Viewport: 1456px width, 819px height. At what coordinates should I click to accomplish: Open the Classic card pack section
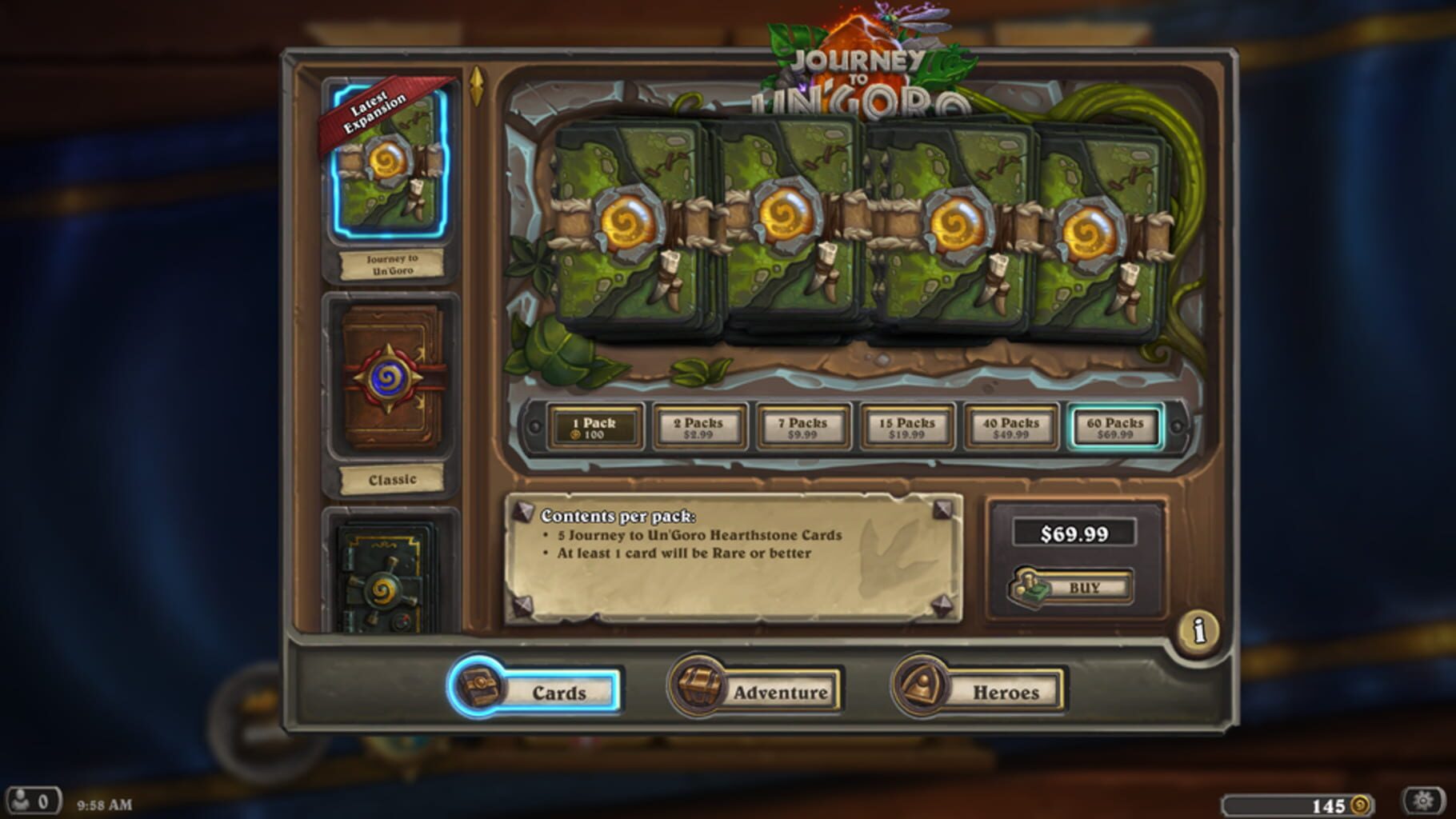click(390, 376)
